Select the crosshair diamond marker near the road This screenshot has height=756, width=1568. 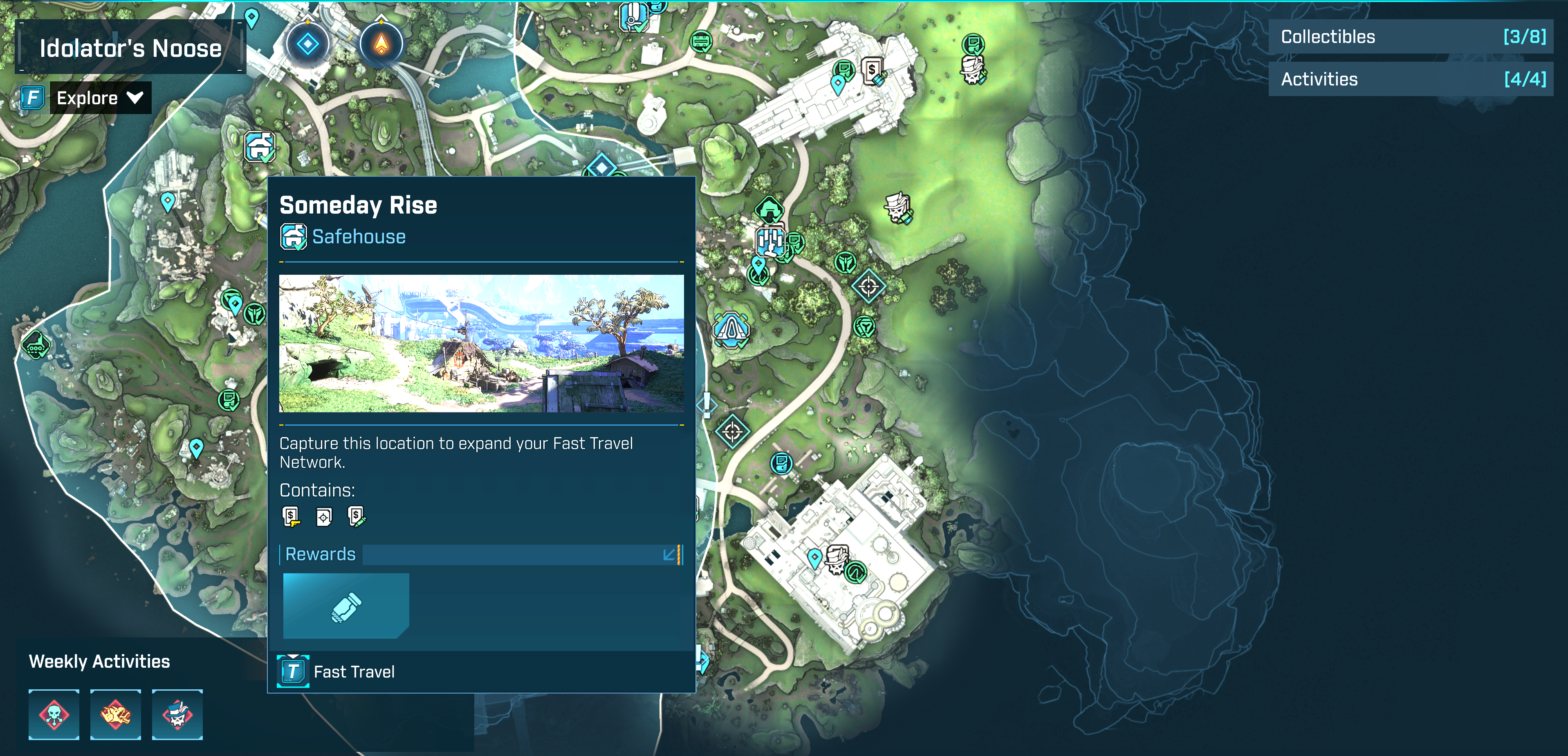click(732, 432)
